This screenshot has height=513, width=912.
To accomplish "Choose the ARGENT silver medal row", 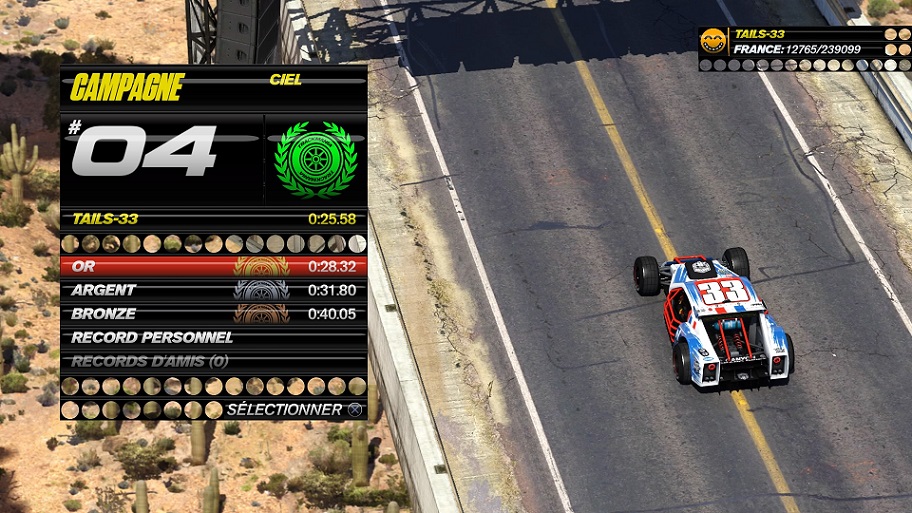I will [213, 290].
